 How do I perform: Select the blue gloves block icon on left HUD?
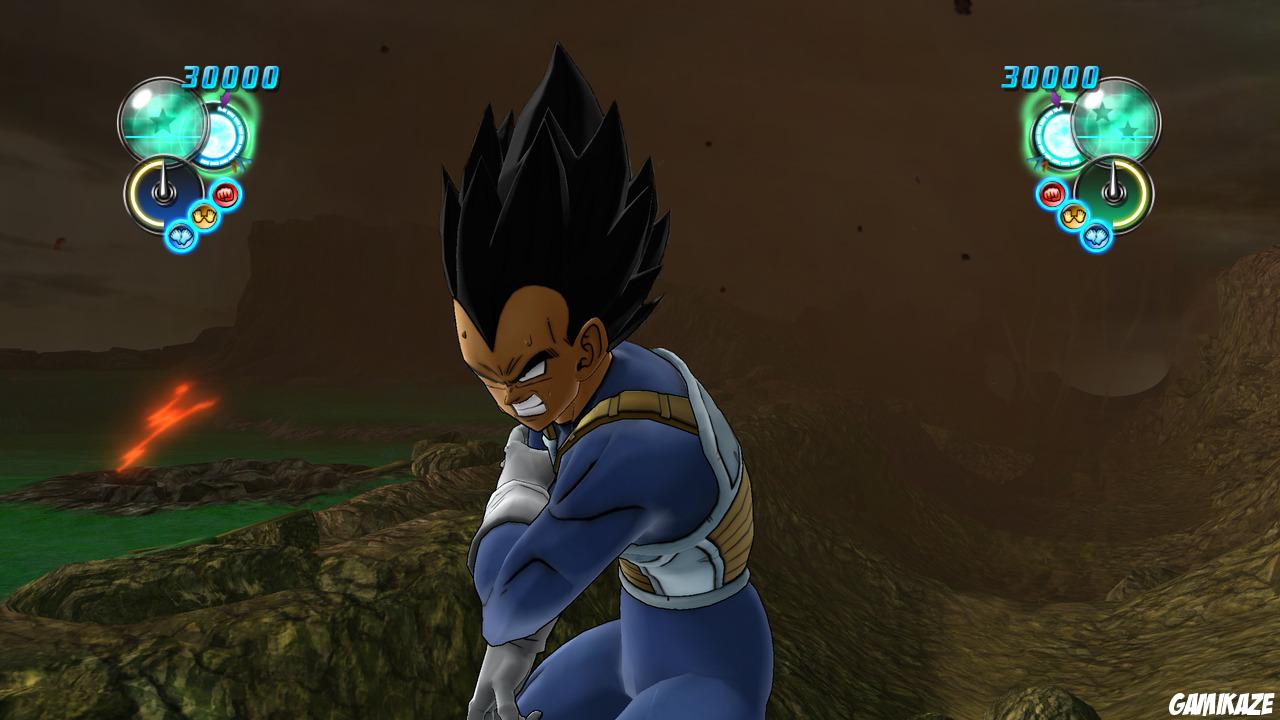point(180,235)
